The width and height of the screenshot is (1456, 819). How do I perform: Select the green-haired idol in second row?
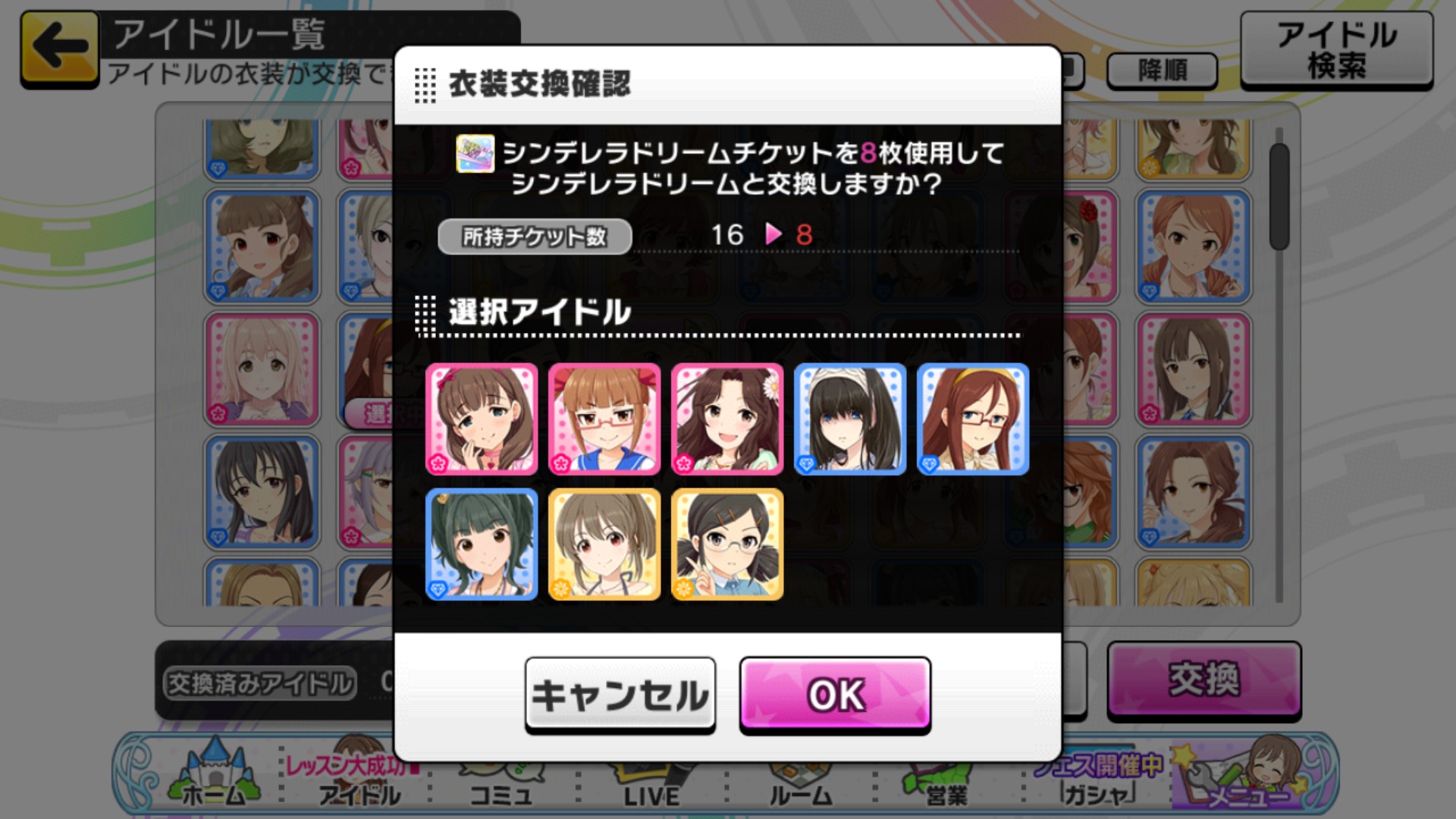coord(482,543)
